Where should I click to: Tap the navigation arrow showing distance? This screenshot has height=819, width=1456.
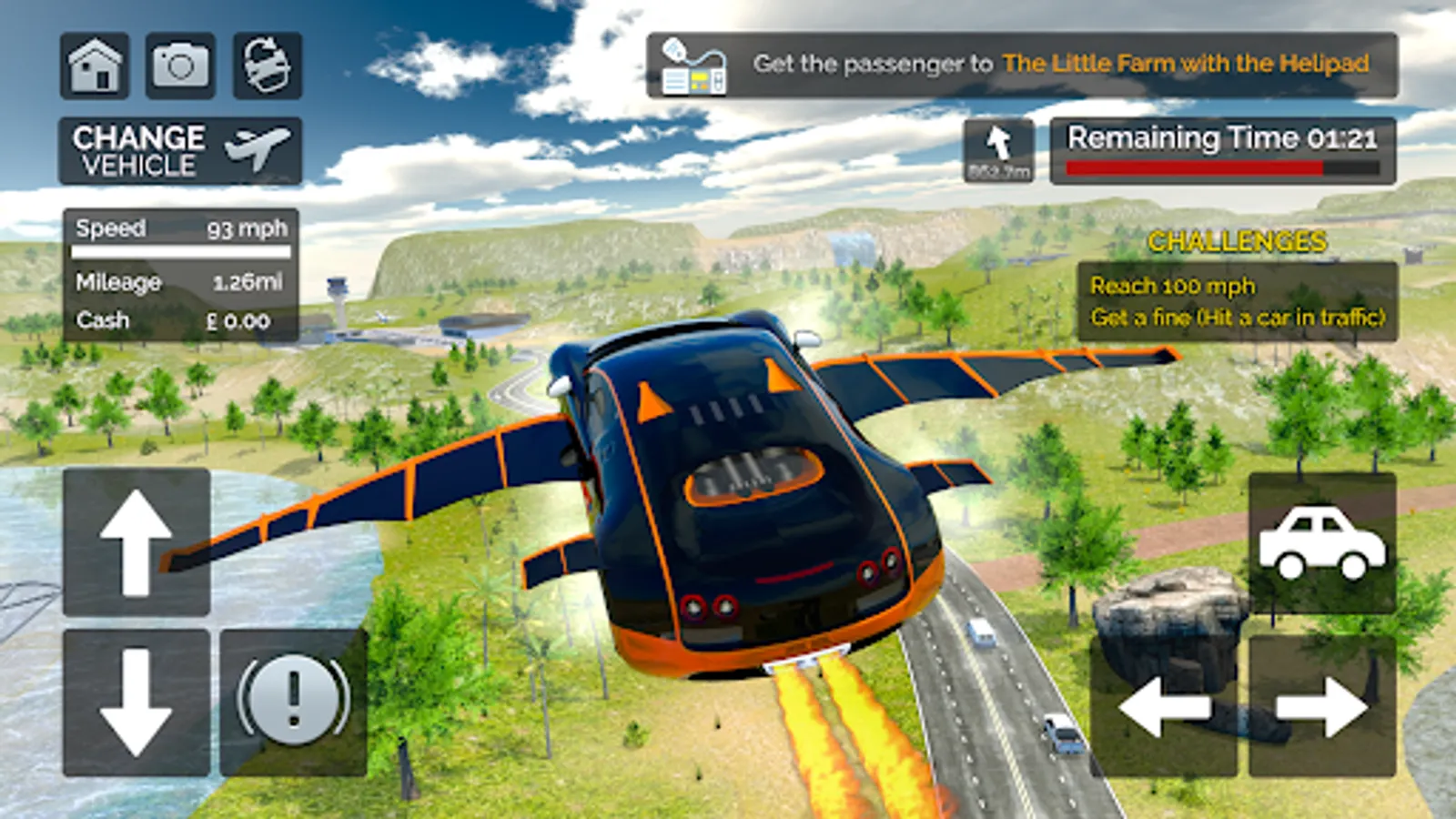[x=999, y=150]
